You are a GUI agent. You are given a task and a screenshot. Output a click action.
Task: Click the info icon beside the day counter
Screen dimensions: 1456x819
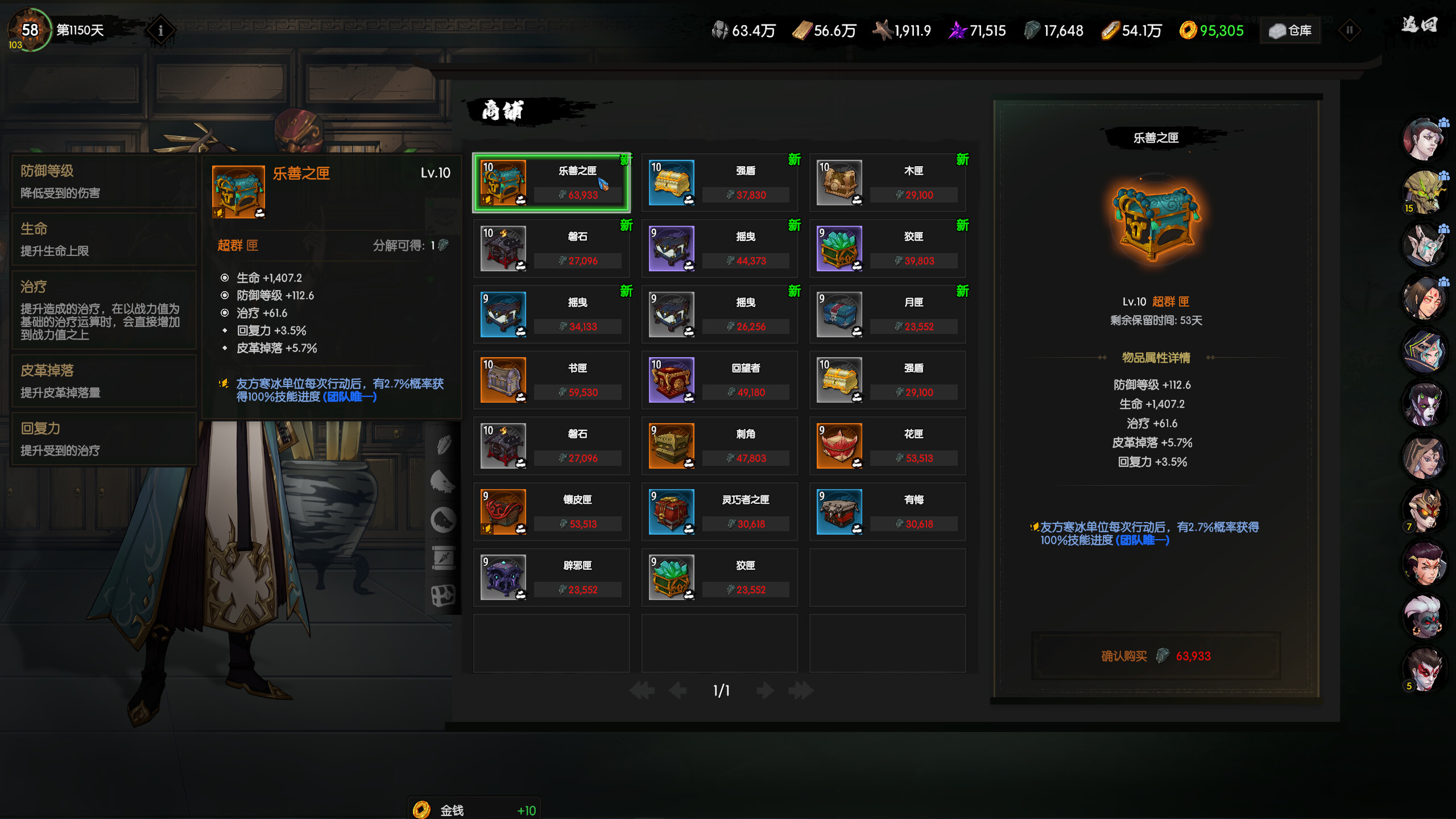(161, 31)
